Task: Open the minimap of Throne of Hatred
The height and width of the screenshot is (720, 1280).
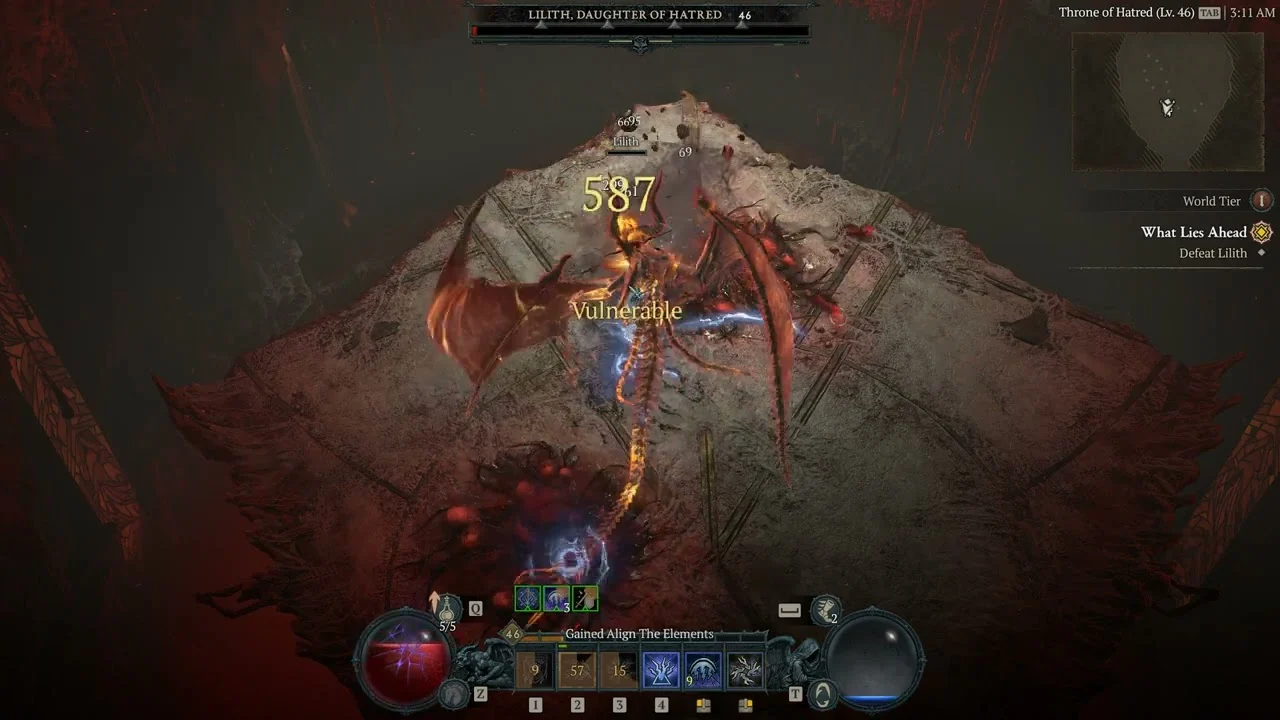Action: pyautogui.click(x=1167, y=101)
